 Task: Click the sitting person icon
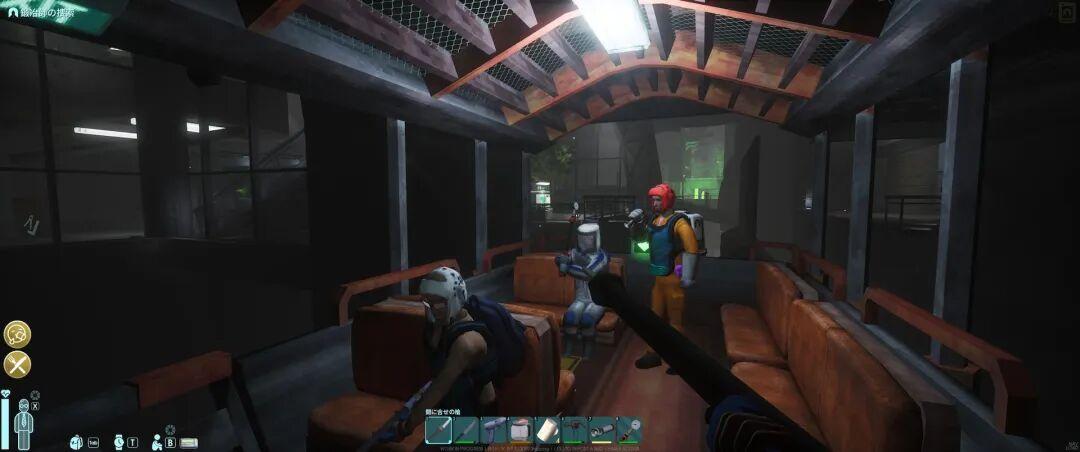point(157,441)
